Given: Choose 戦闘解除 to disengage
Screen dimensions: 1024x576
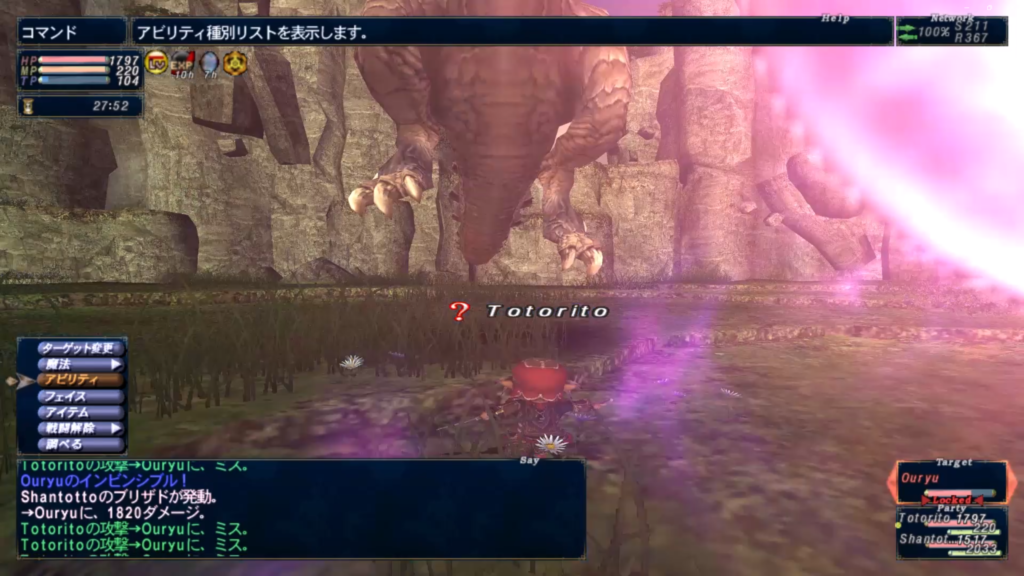Looking at the screenshot, I should point(81,428).
